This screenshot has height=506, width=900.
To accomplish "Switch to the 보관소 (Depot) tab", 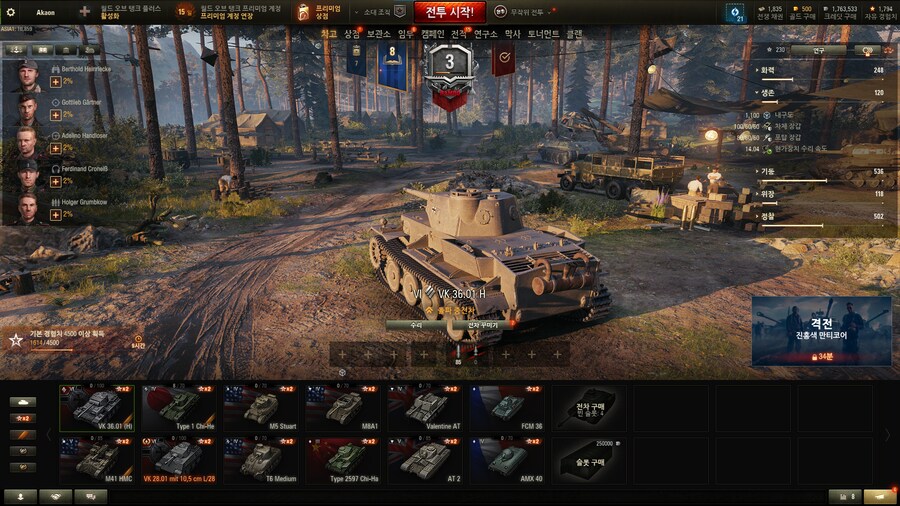I will [378, 34].
